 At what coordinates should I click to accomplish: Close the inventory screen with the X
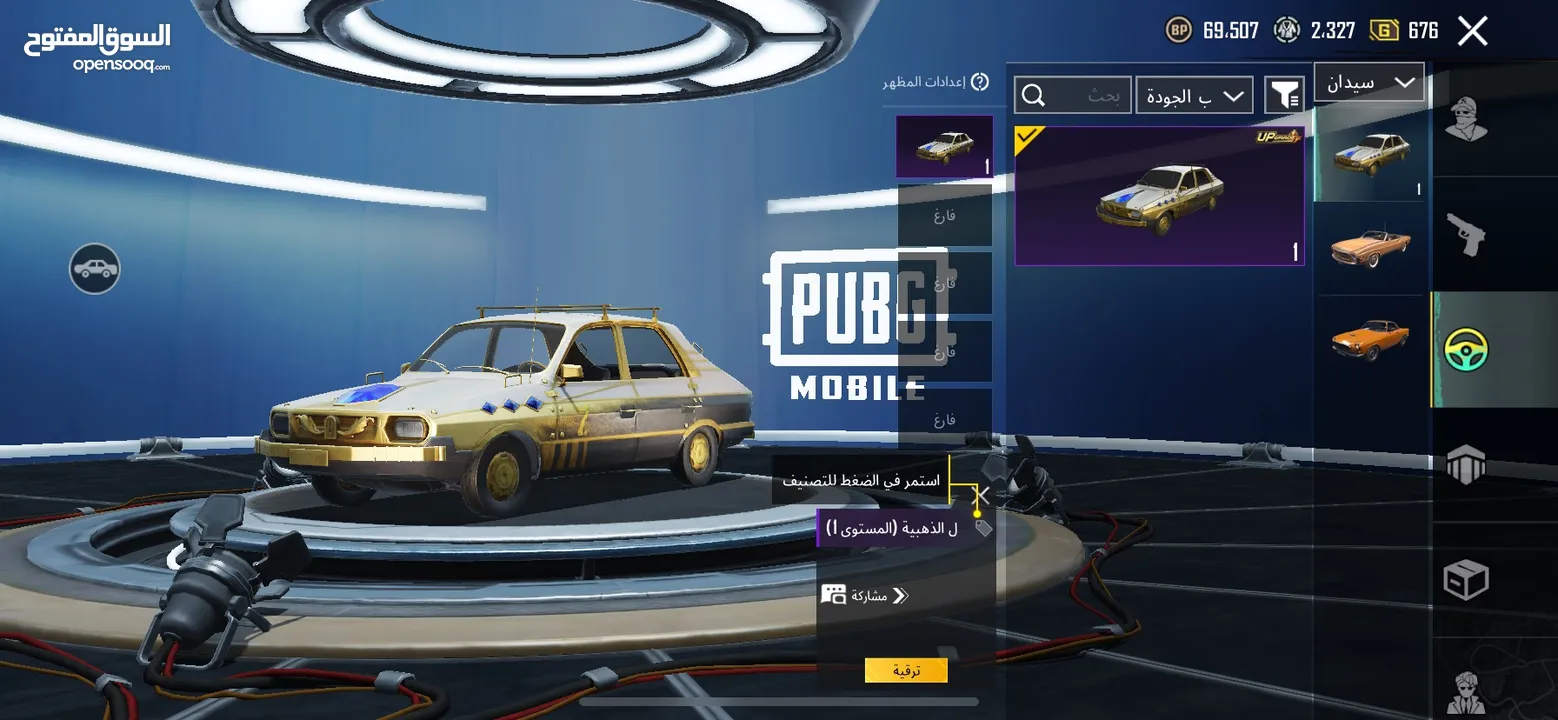click(x=1472, y=31)
